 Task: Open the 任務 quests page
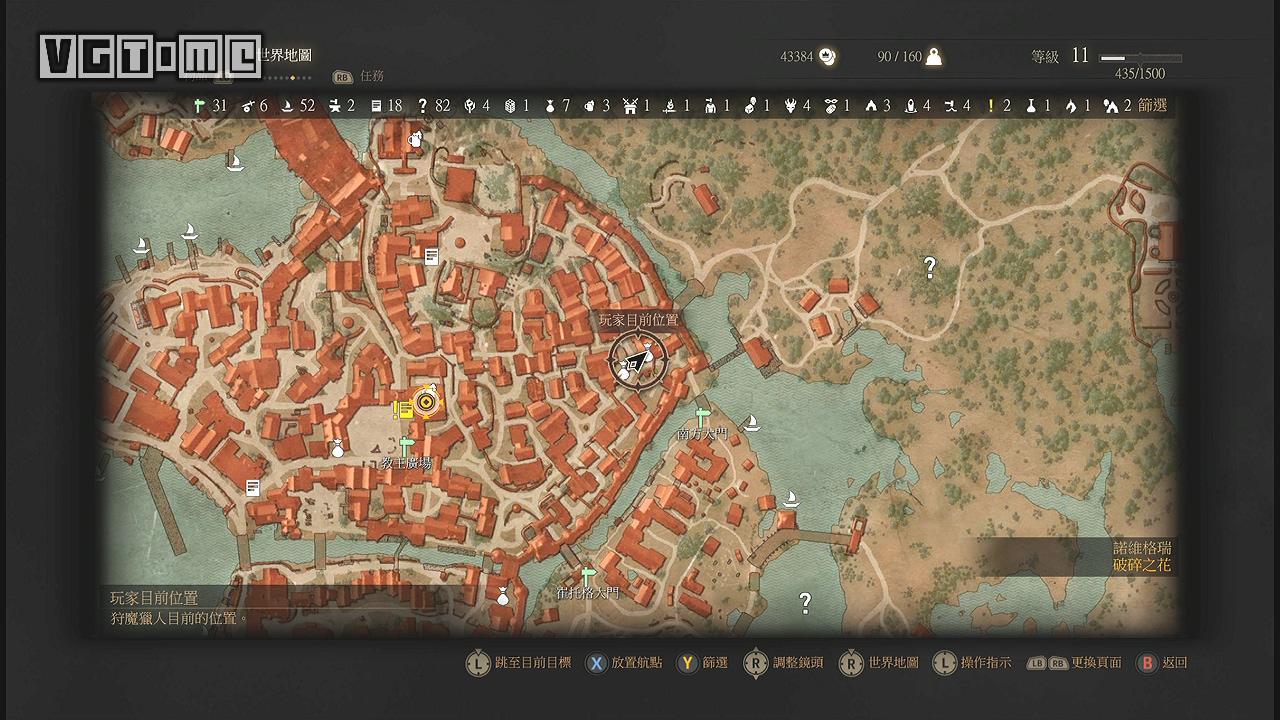coord(371,76)
